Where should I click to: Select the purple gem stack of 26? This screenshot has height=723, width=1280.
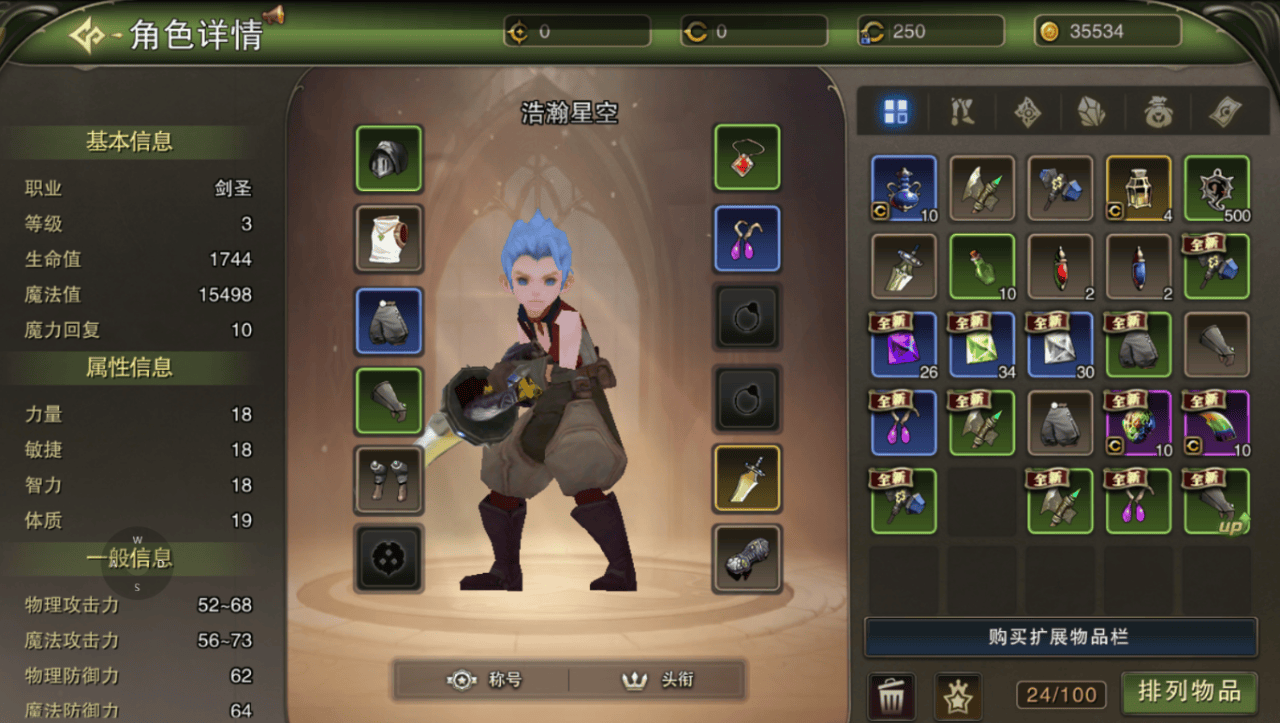coord(904,345)
